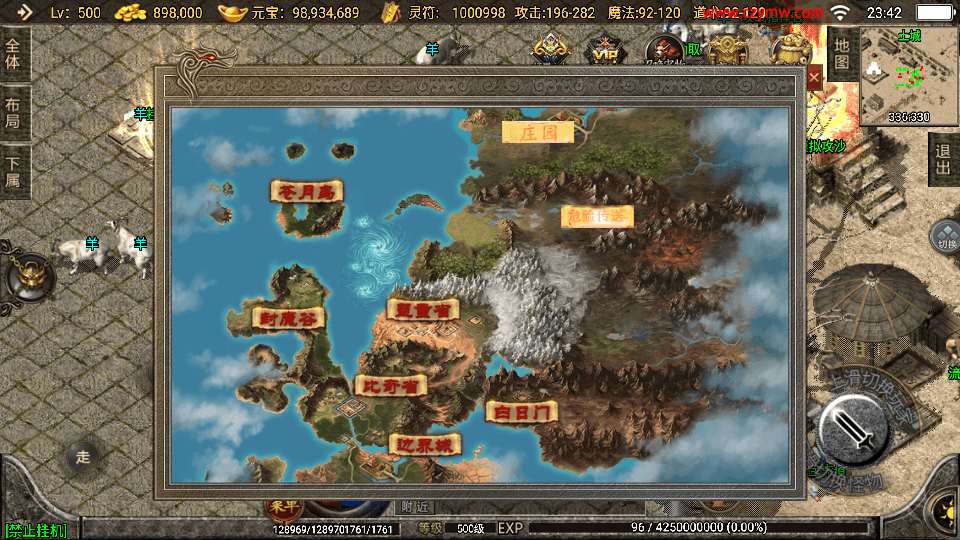Open the VIP icon
Screen dimensions: 960x540
point(603,50)
